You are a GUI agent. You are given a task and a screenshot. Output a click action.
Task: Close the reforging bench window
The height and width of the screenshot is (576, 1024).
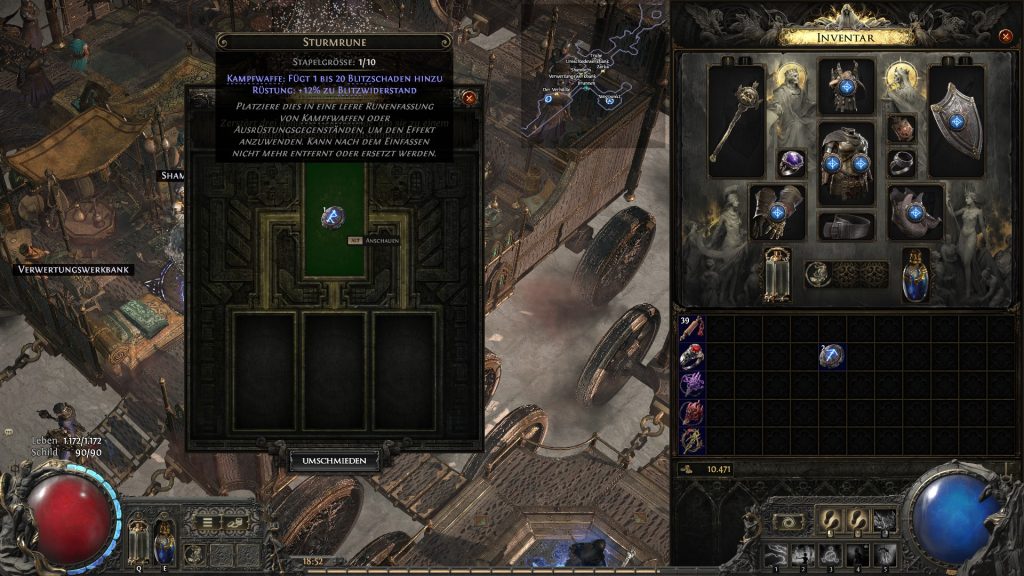click(469, 98)
